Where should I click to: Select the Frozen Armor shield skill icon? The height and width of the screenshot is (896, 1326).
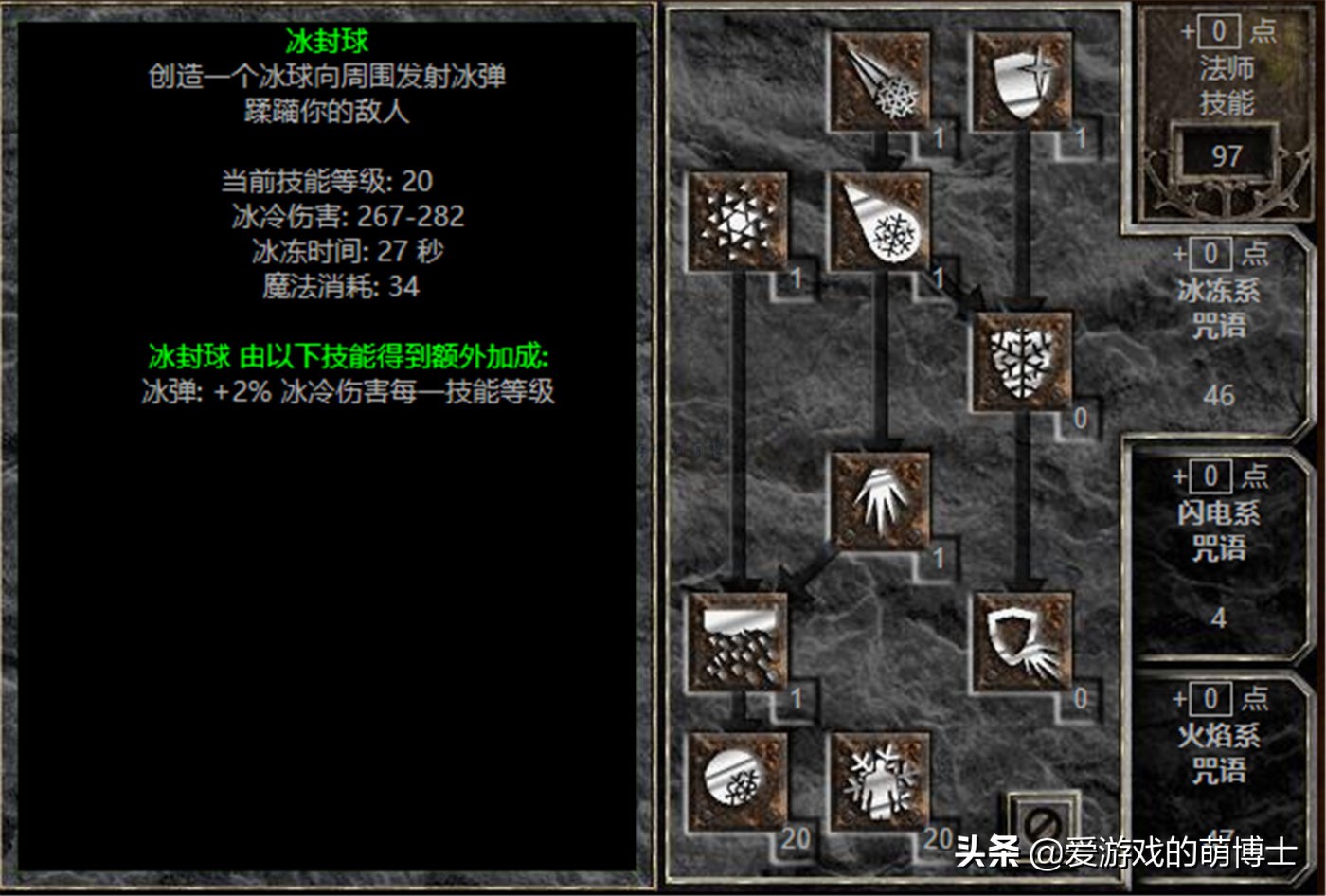pyautogui.click(x=1023, y=81)
